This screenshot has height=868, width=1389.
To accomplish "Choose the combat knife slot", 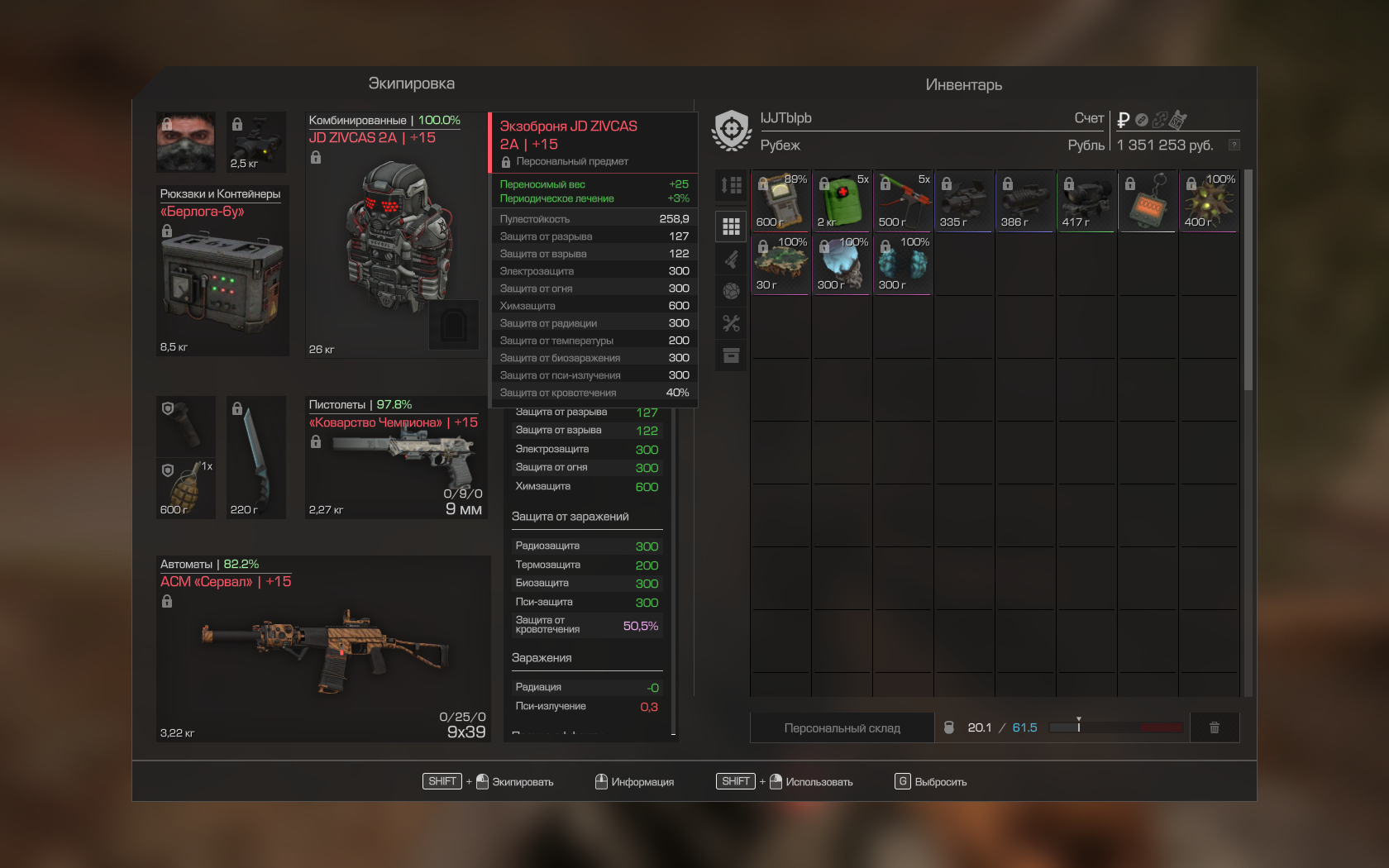I will click(x=256, y=458).
